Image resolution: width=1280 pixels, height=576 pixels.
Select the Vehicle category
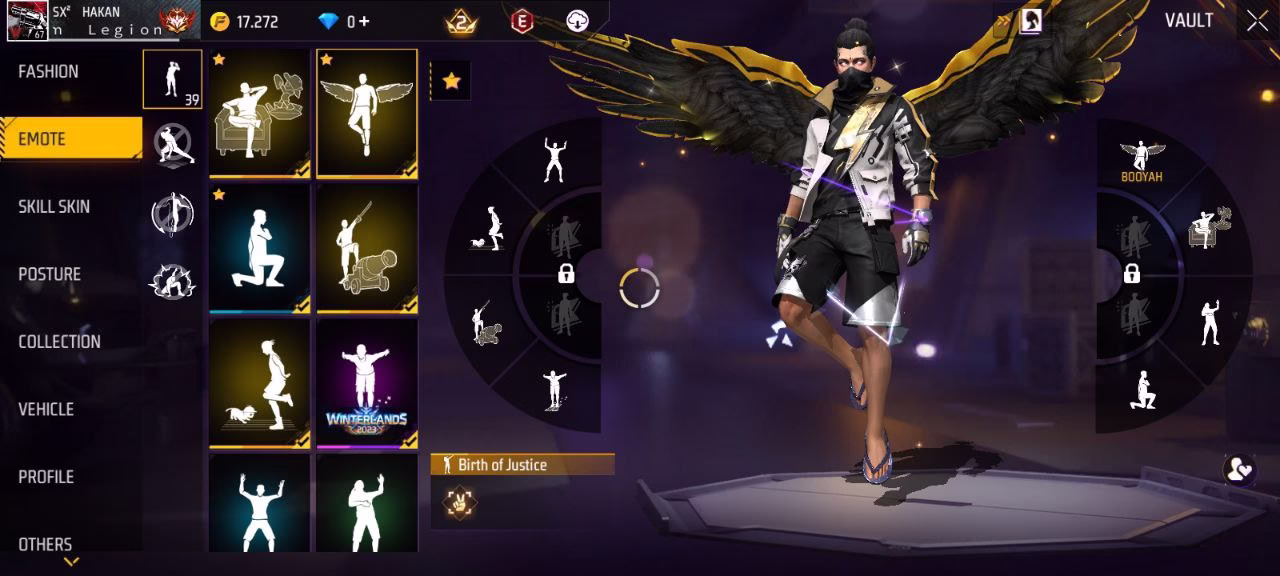point(46,409)
